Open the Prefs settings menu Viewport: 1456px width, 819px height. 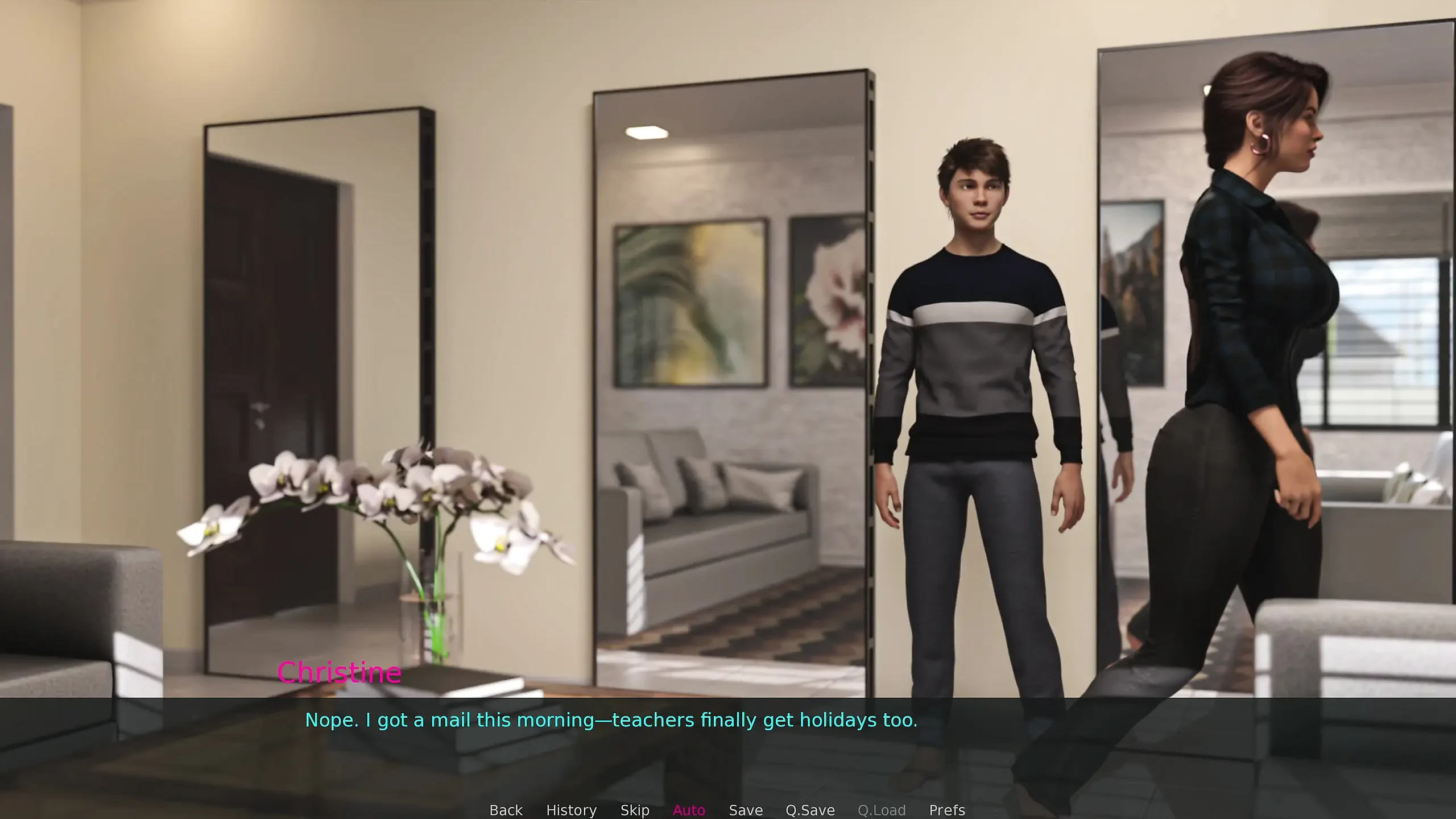[947, 809]
